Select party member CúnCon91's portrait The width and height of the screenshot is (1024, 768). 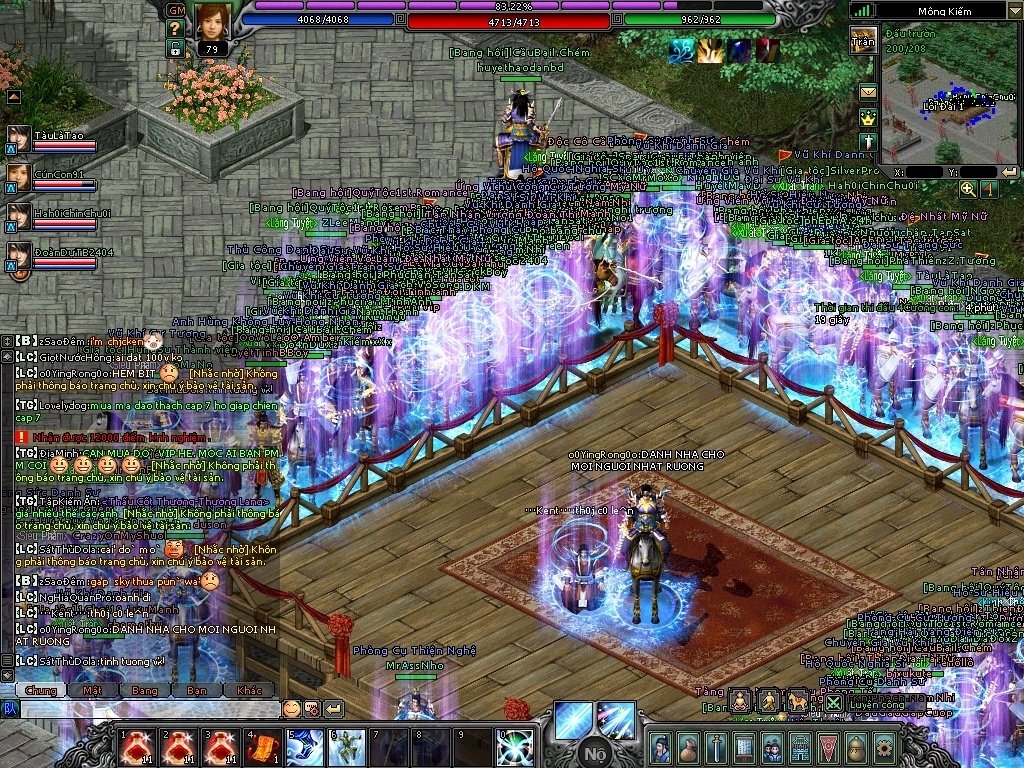[x=19, y=177]
